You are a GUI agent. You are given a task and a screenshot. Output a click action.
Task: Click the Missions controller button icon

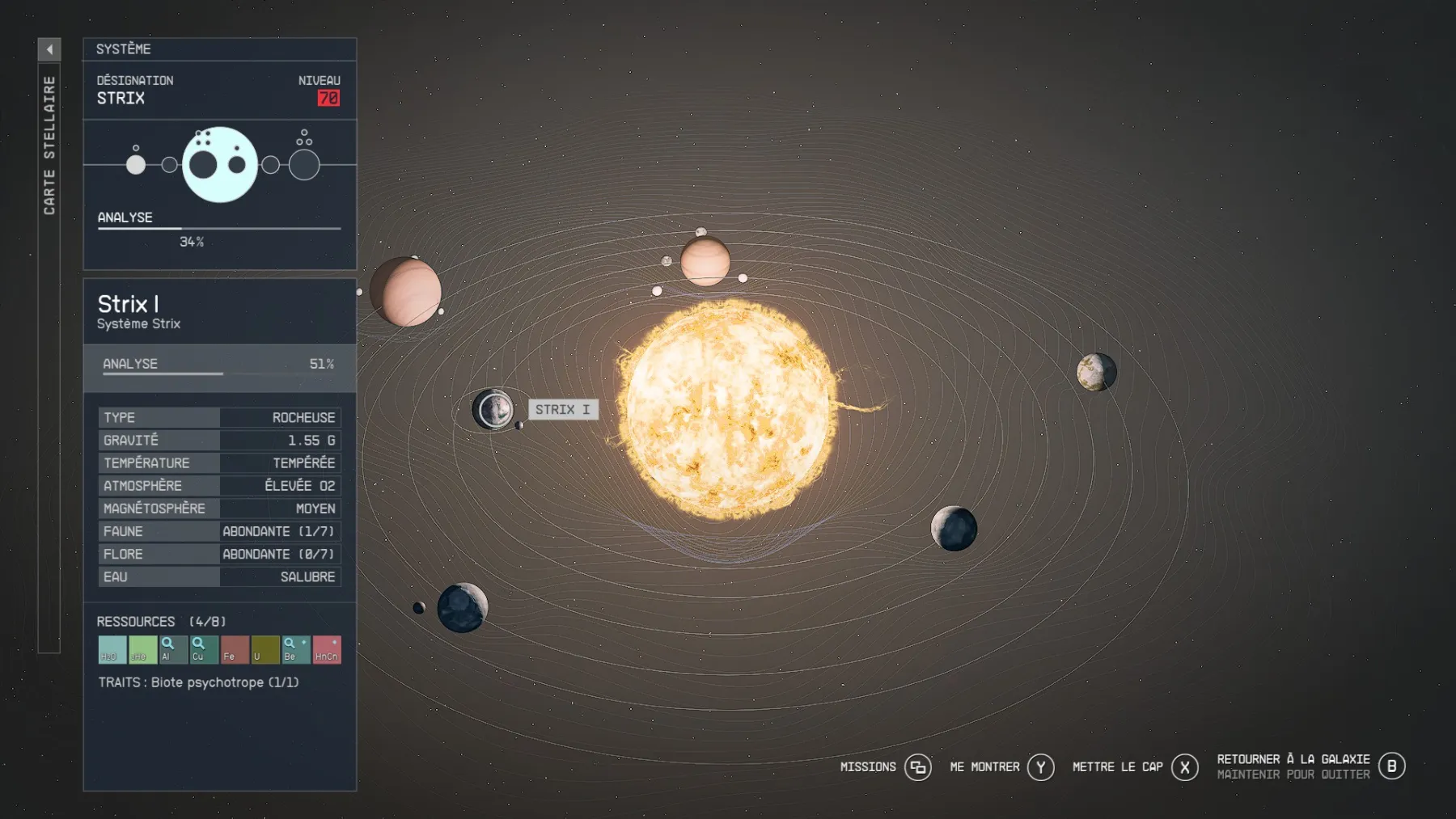coord(918,766)
